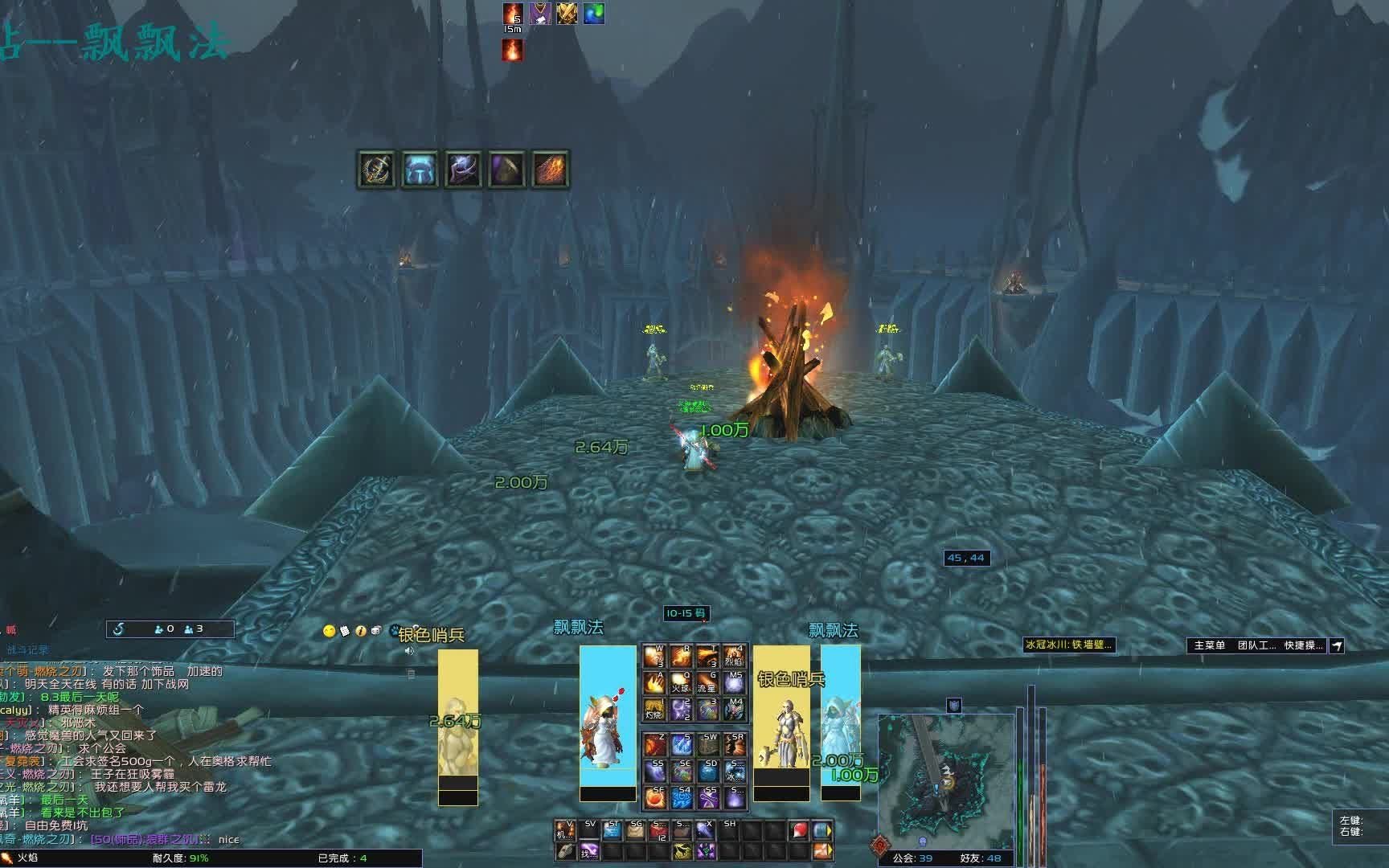Select the yellow 银色哨兵 target portrait by the minimap
The height and width of the screenshot is (868, 1389).
tap(781, 723)
